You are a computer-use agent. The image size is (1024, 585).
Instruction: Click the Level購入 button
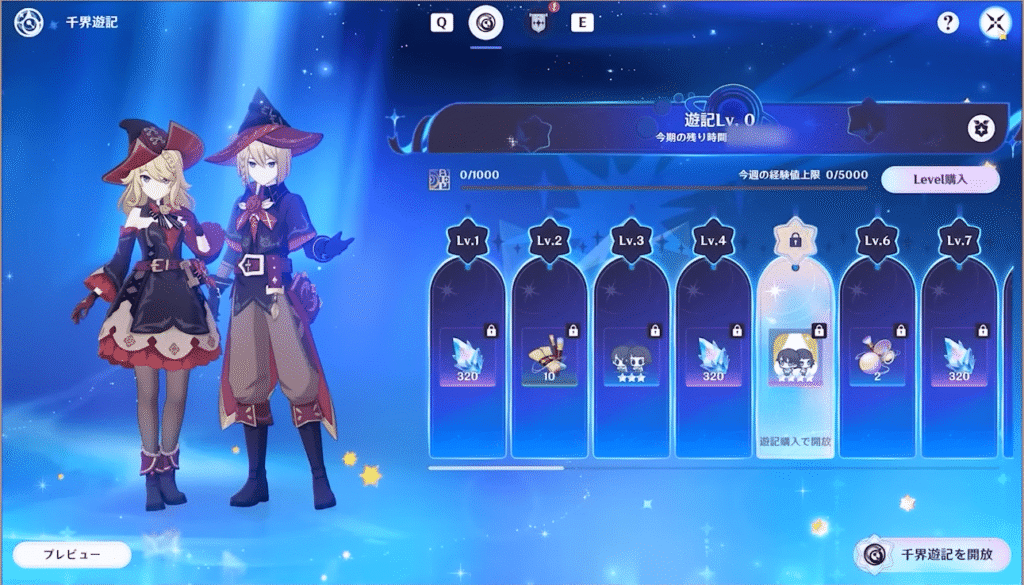pos(940,180)
